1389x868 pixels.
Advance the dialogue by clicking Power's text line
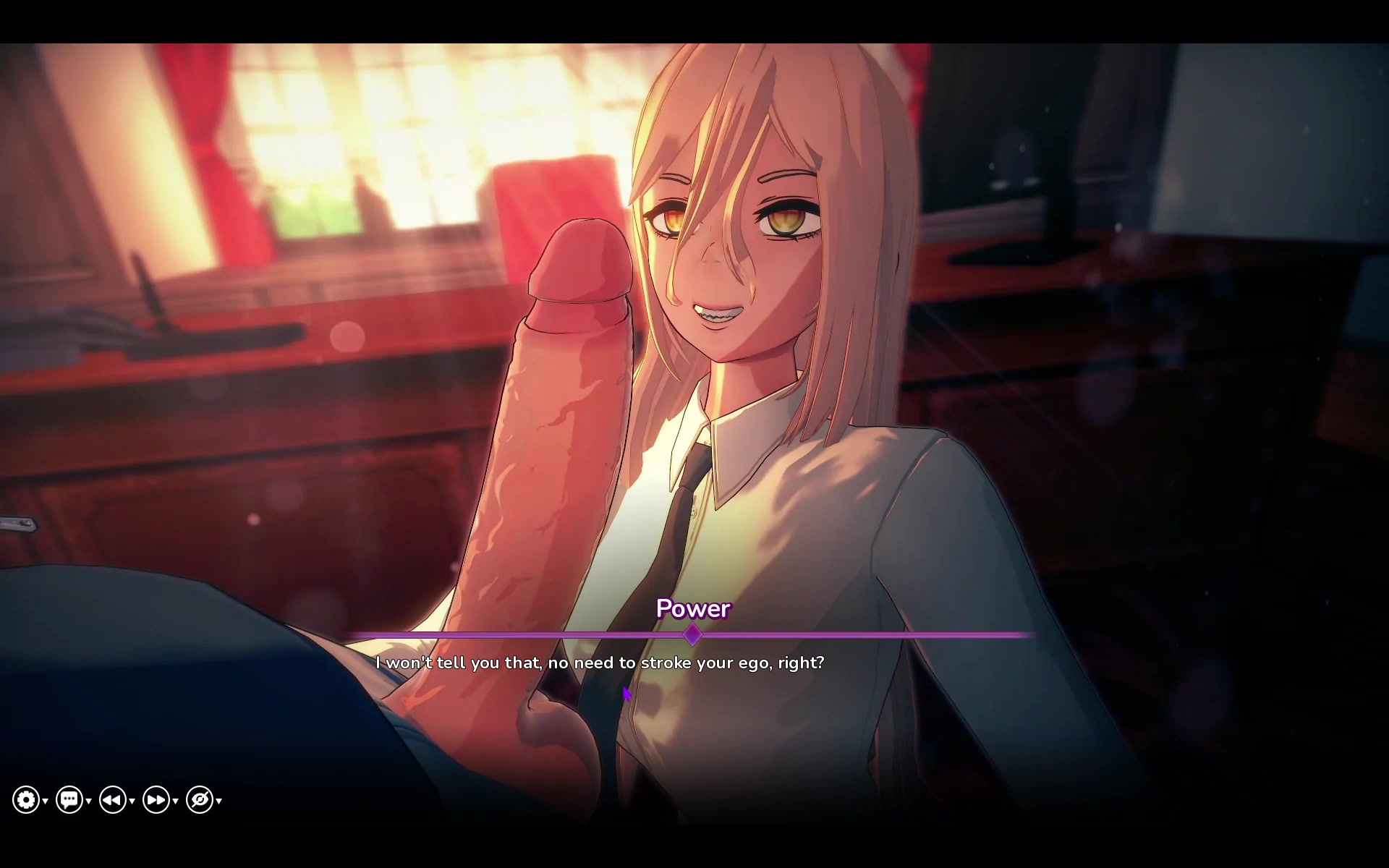(599, 663)
